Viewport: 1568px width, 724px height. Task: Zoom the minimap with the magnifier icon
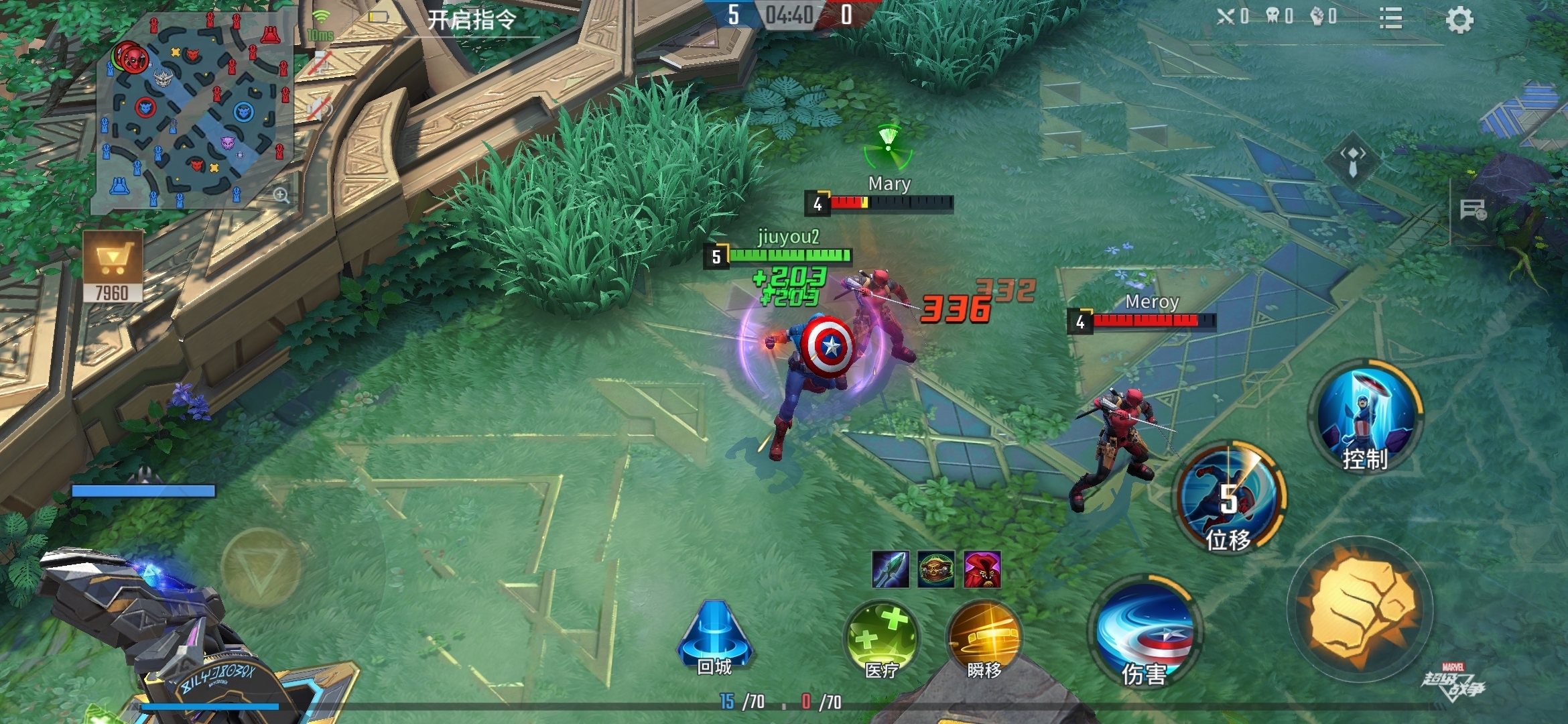pyautogui.click(x=281, y=195)
